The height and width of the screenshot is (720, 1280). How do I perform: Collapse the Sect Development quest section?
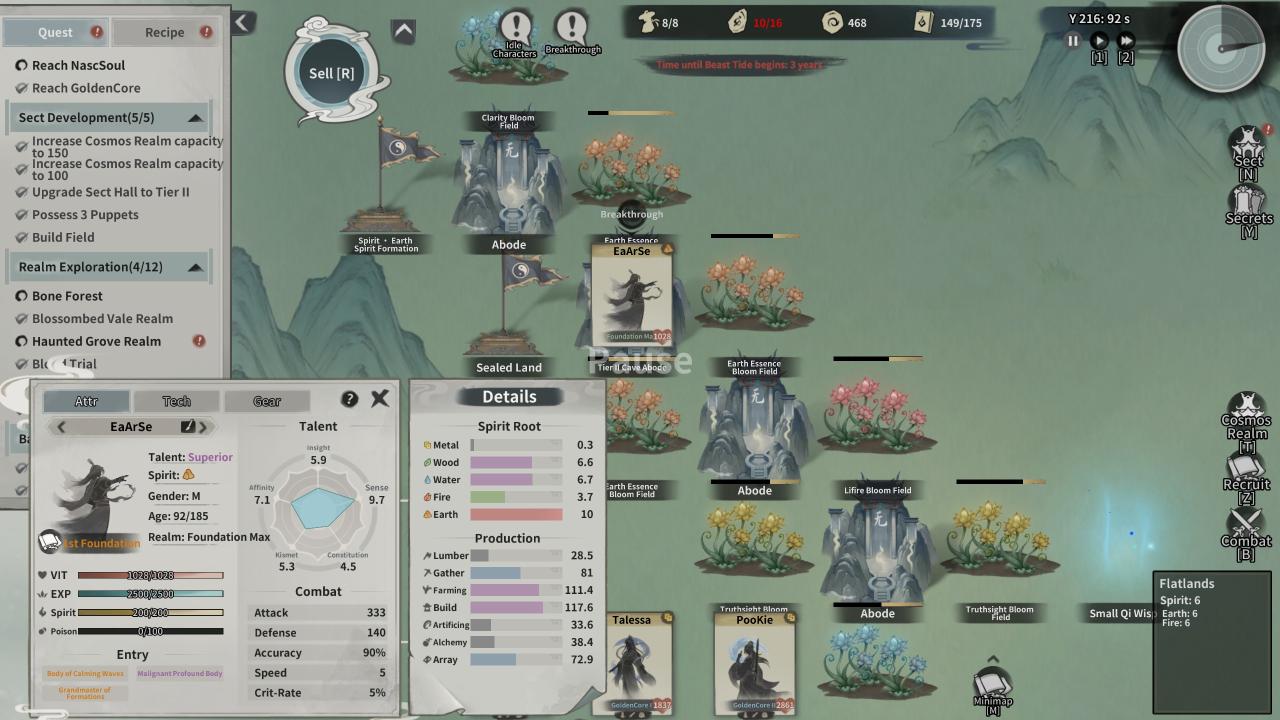pos(195,118)
